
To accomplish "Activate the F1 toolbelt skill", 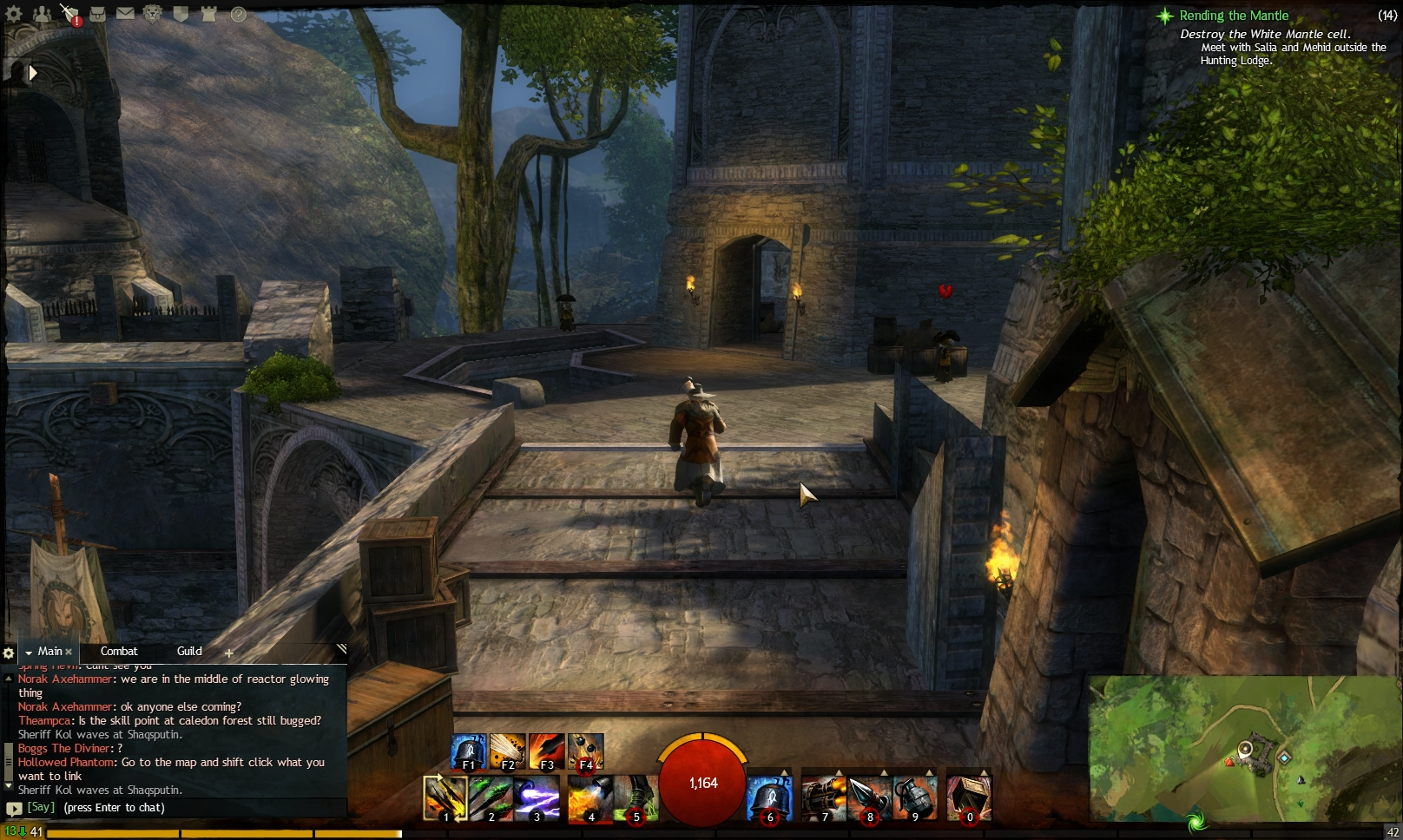I will (467, 750).
